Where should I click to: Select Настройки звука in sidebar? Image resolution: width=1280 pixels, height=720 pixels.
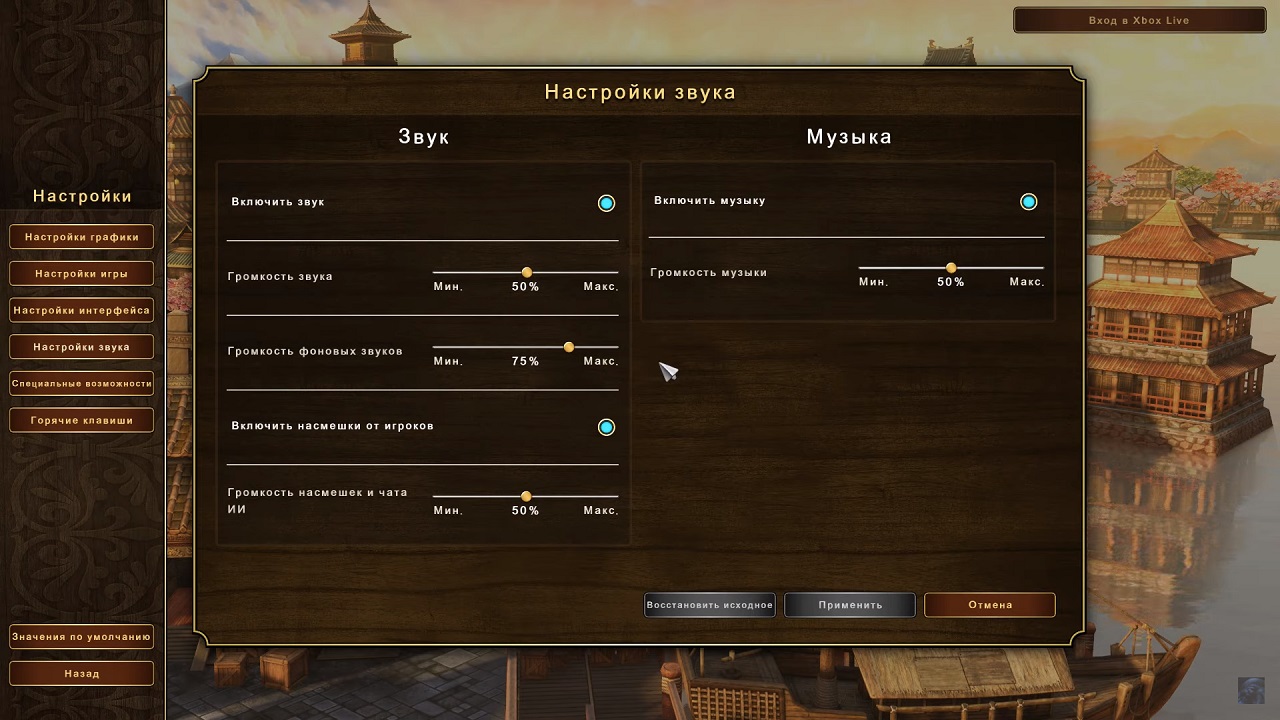81,347
